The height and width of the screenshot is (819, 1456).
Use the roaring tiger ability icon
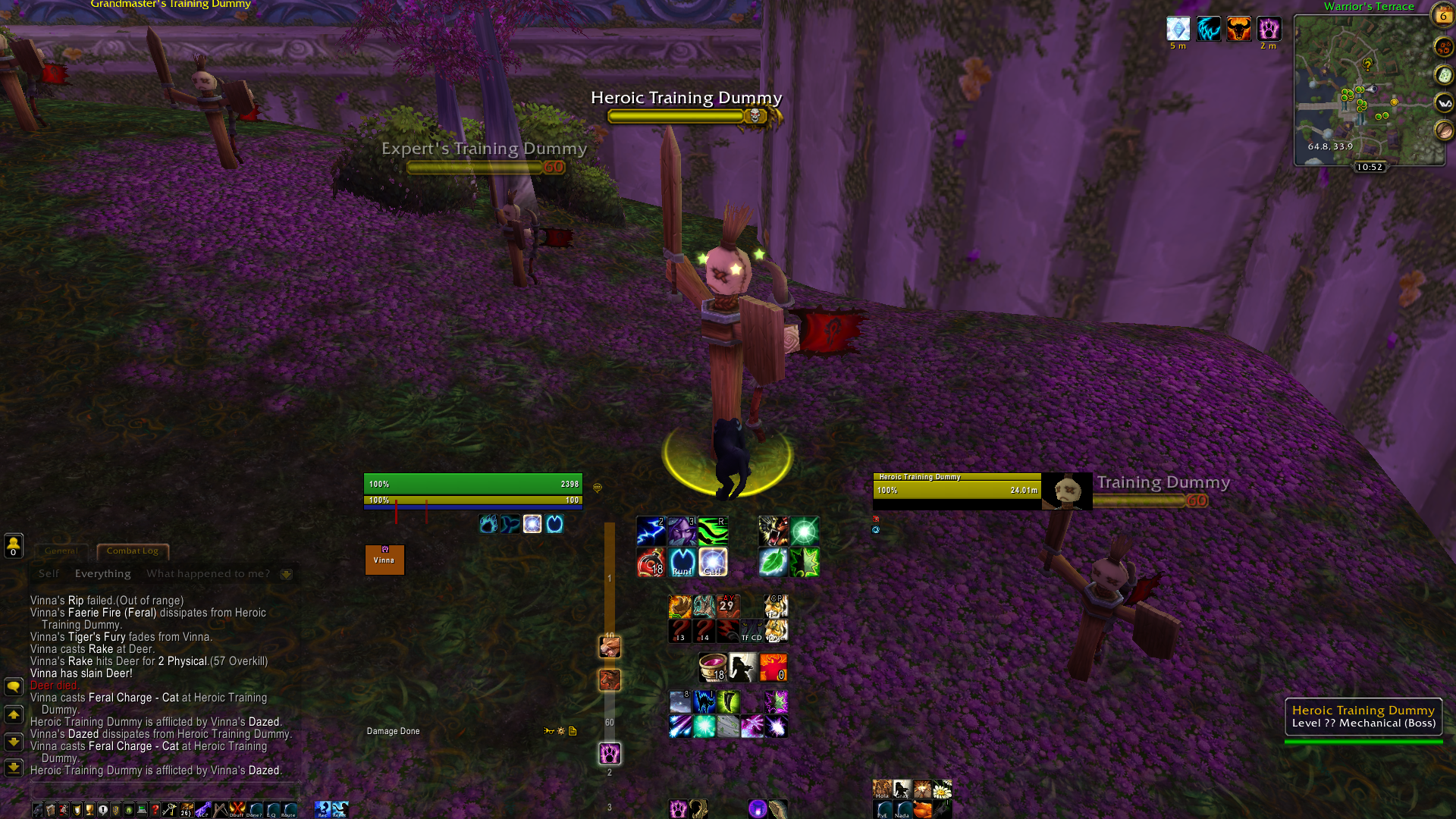(x=773, y=532)
